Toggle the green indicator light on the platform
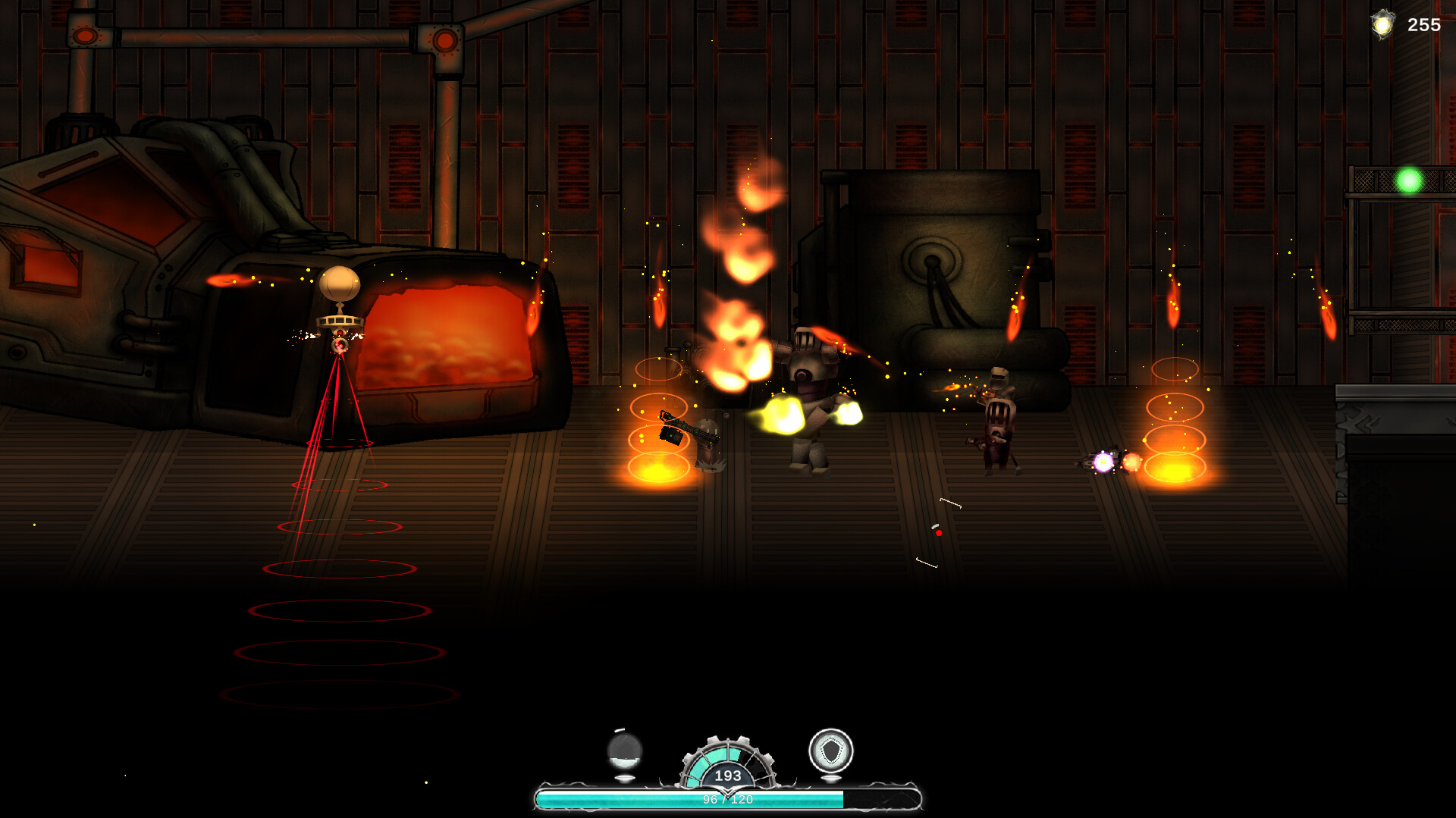 [1409, 182]
